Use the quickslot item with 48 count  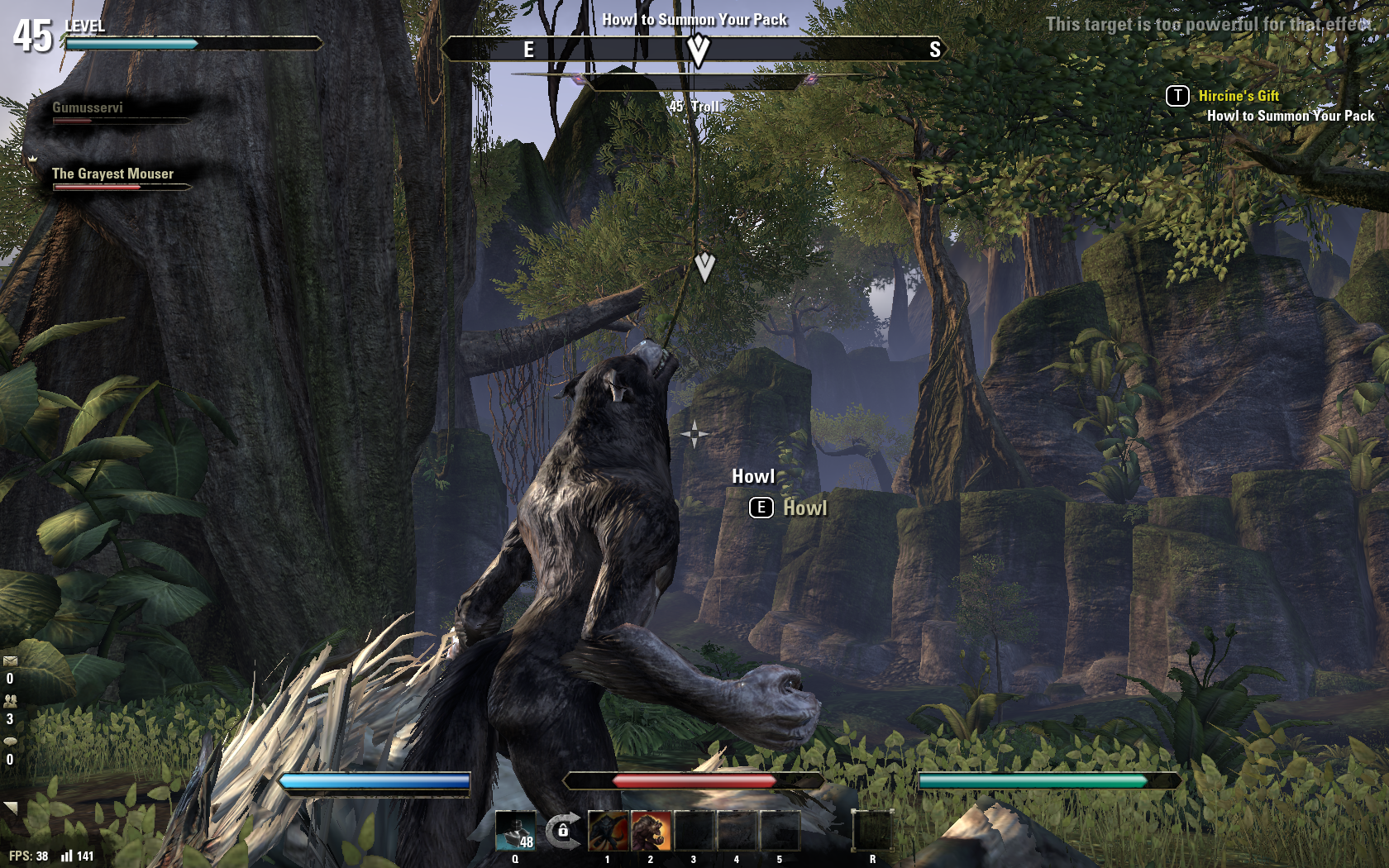point(516,831)
